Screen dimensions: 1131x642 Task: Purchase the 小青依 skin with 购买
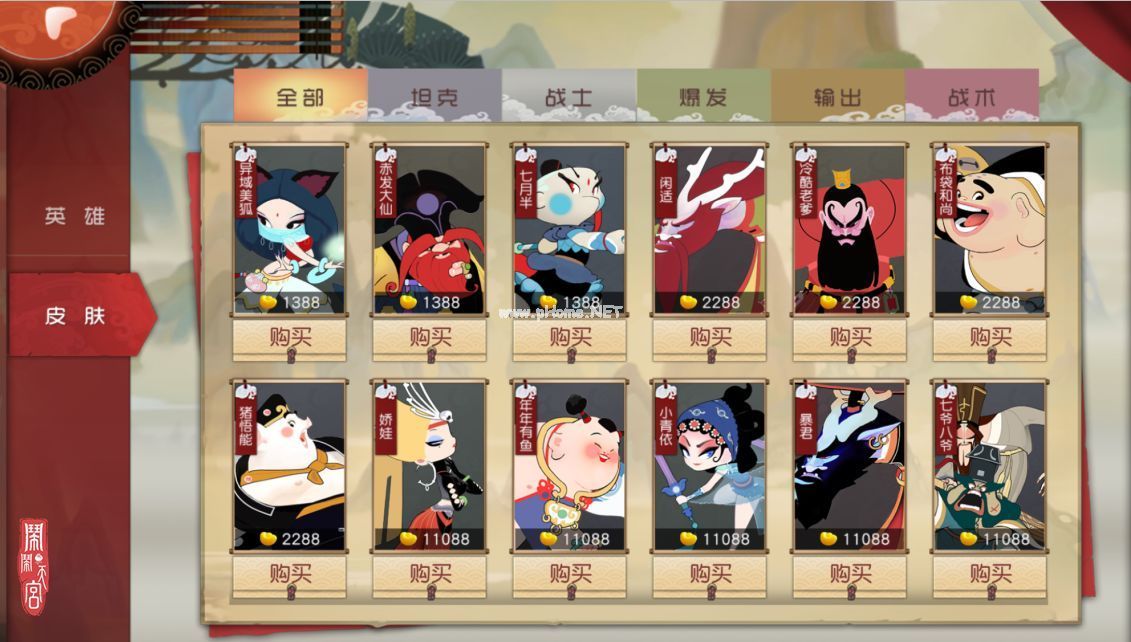(x=710, y=575)
